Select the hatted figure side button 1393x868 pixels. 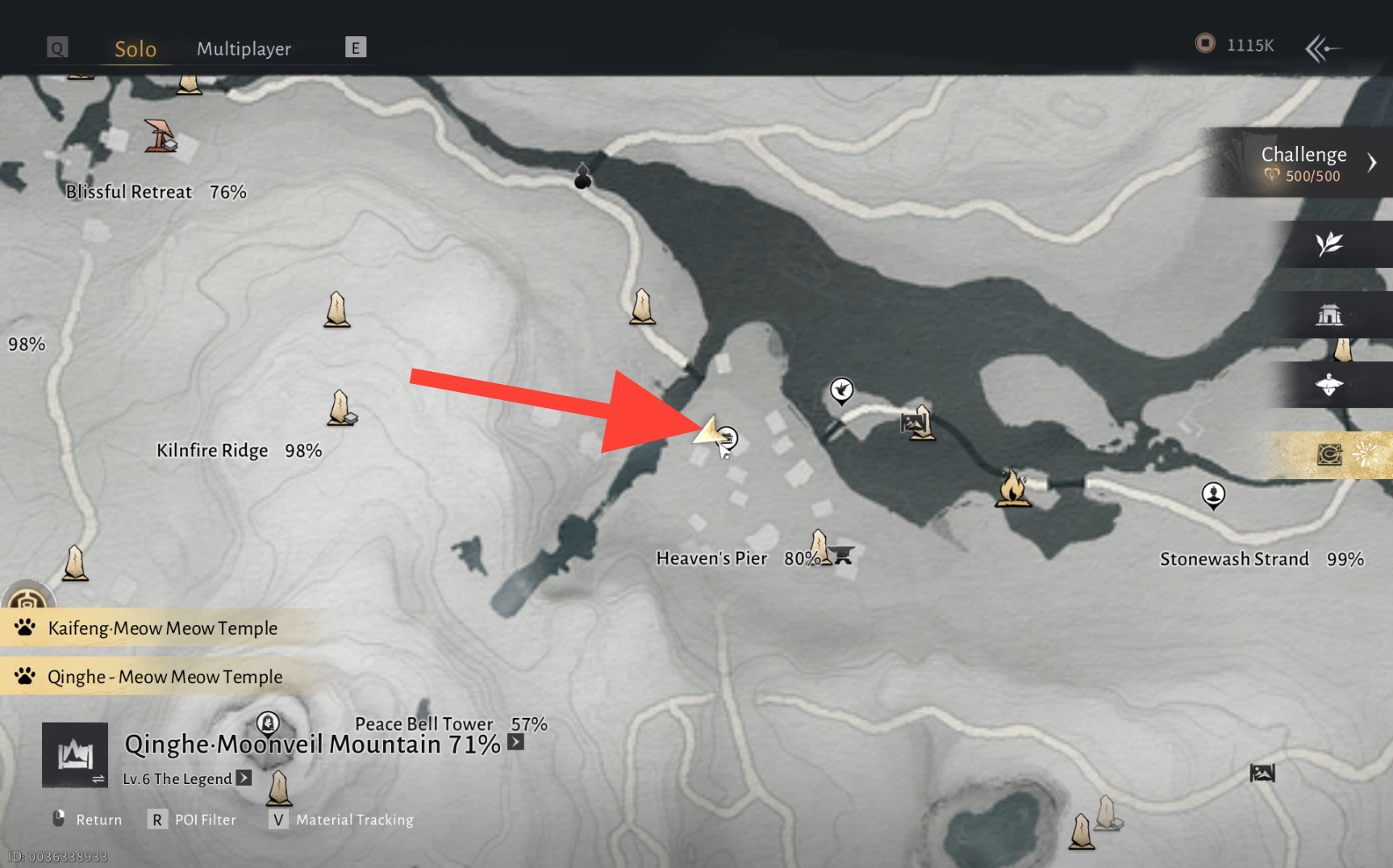pos(1329,385)
